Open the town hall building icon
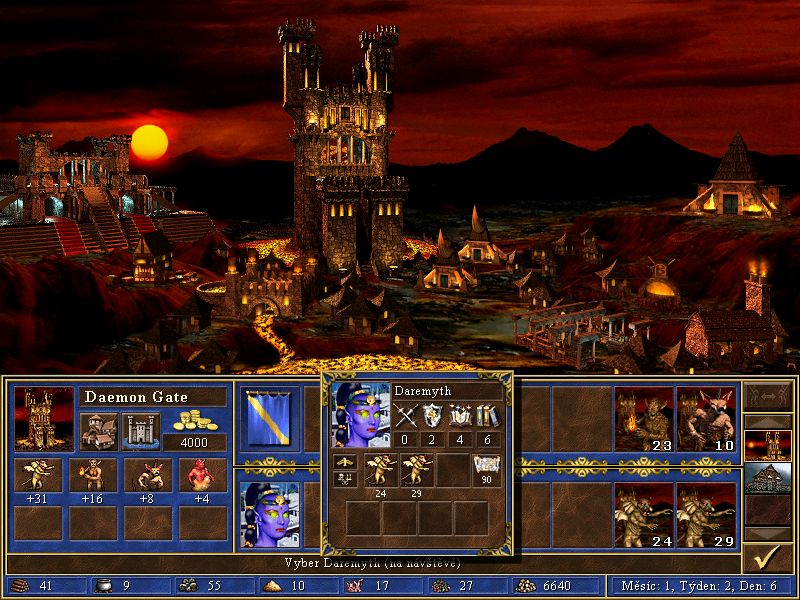Viewport: 800px width, 600px height. (x=98, y=431)
